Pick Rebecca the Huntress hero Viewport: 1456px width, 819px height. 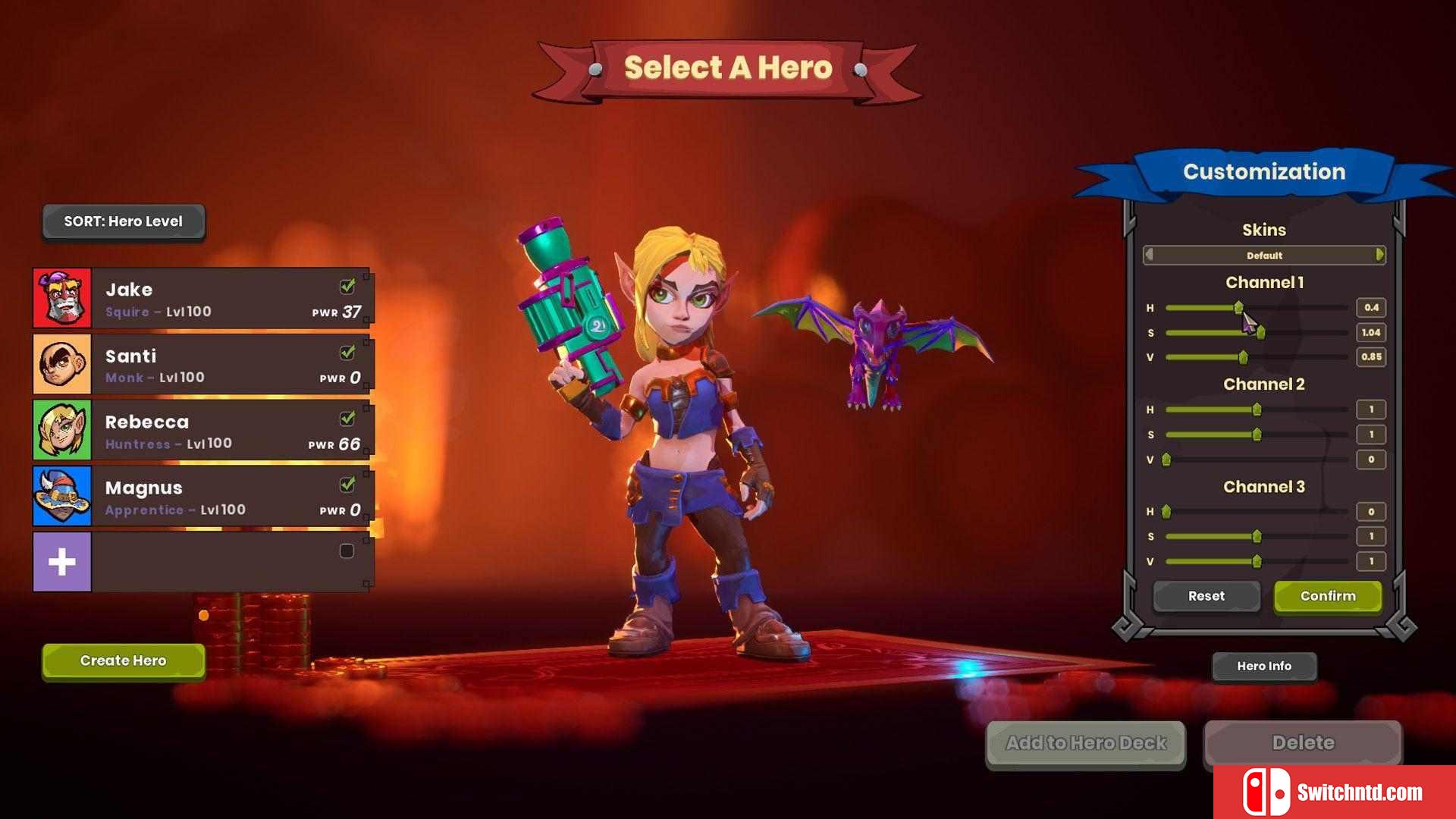point(202,431)
